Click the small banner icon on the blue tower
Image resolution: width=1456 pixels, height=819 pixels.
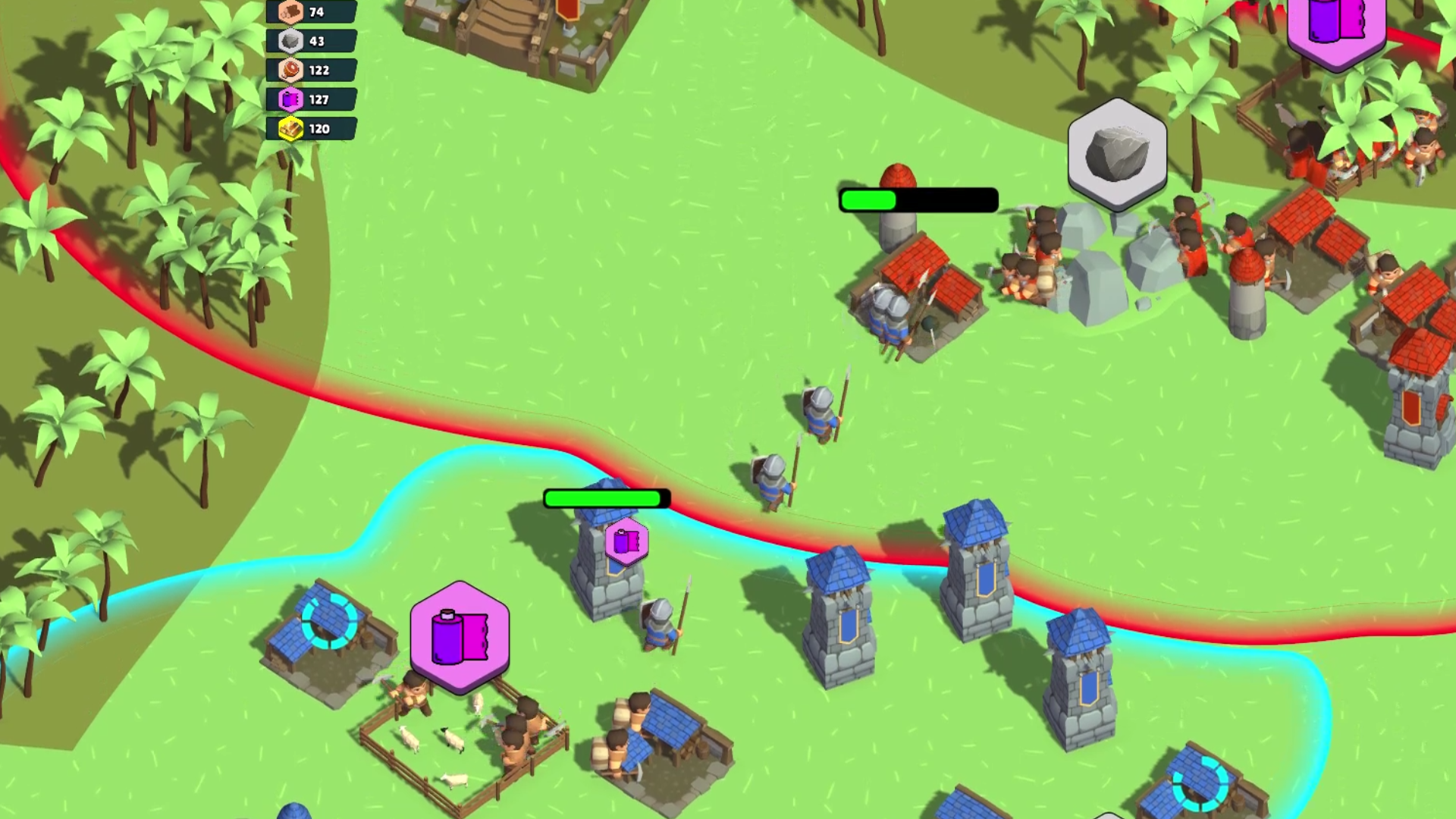click(626, 541)
